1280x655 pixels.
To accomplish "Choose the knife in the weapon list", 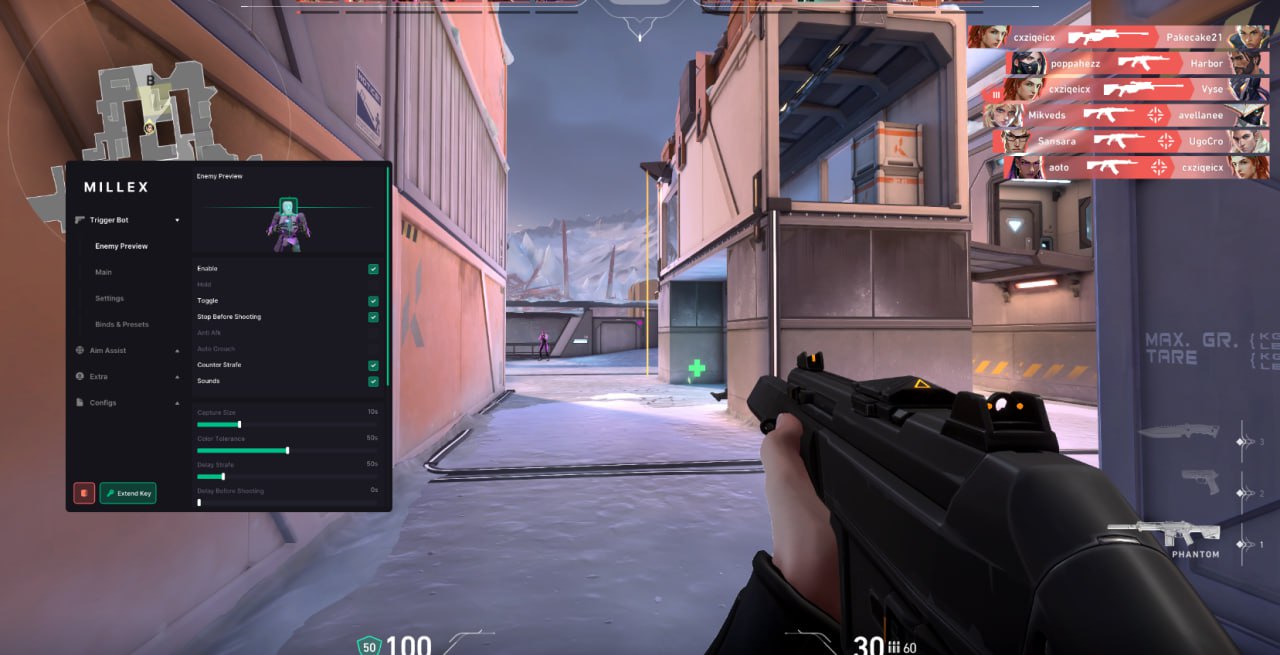I will (1178, 432).
